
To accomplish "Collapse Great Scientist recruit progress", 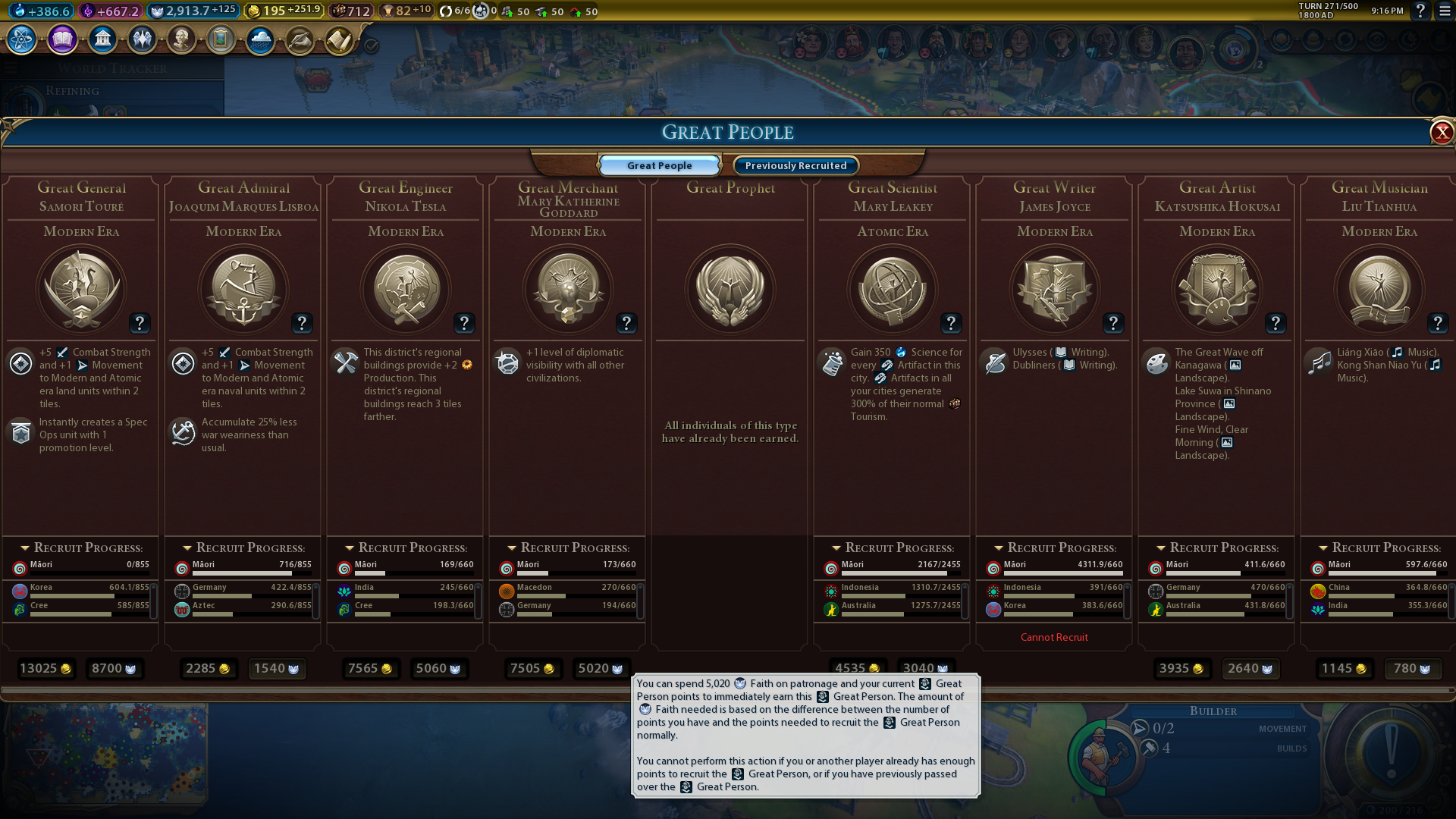I will tap(836, 548).
